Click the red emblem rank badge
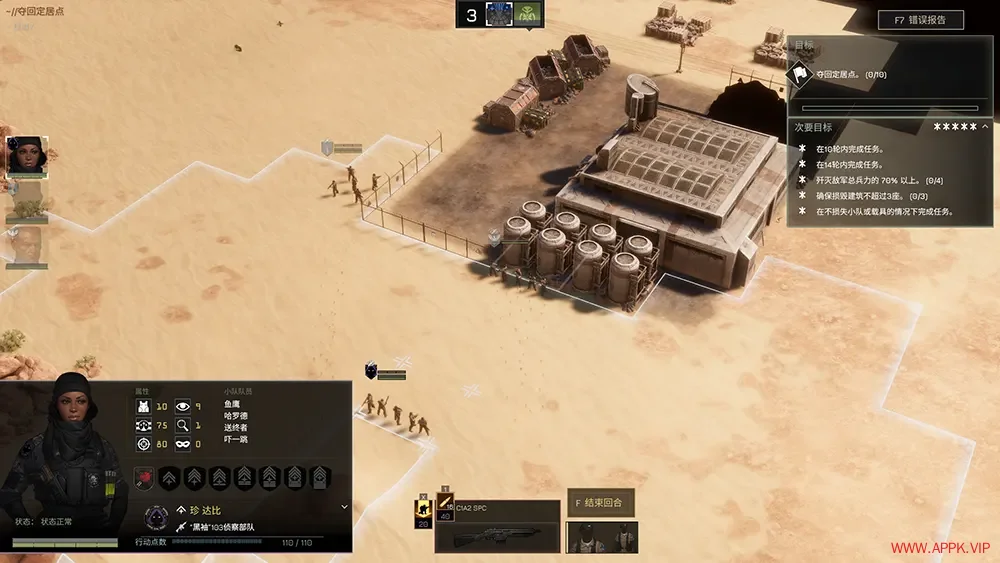The image size is (1000, 563). tap(145, 478)
